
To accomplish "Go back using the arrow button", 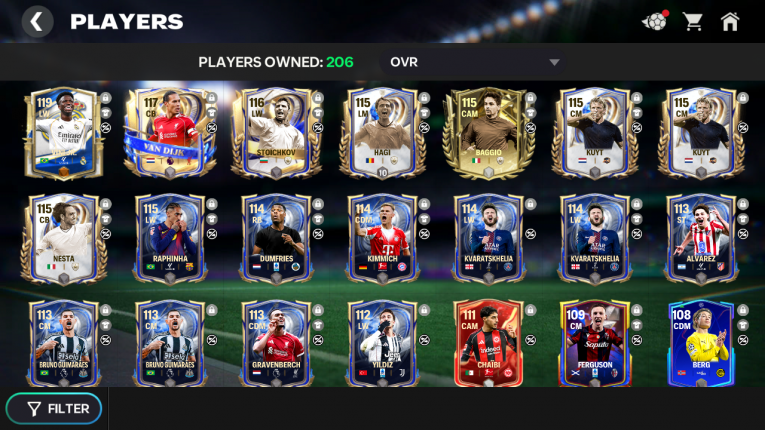I will click(x=37, y=21).
